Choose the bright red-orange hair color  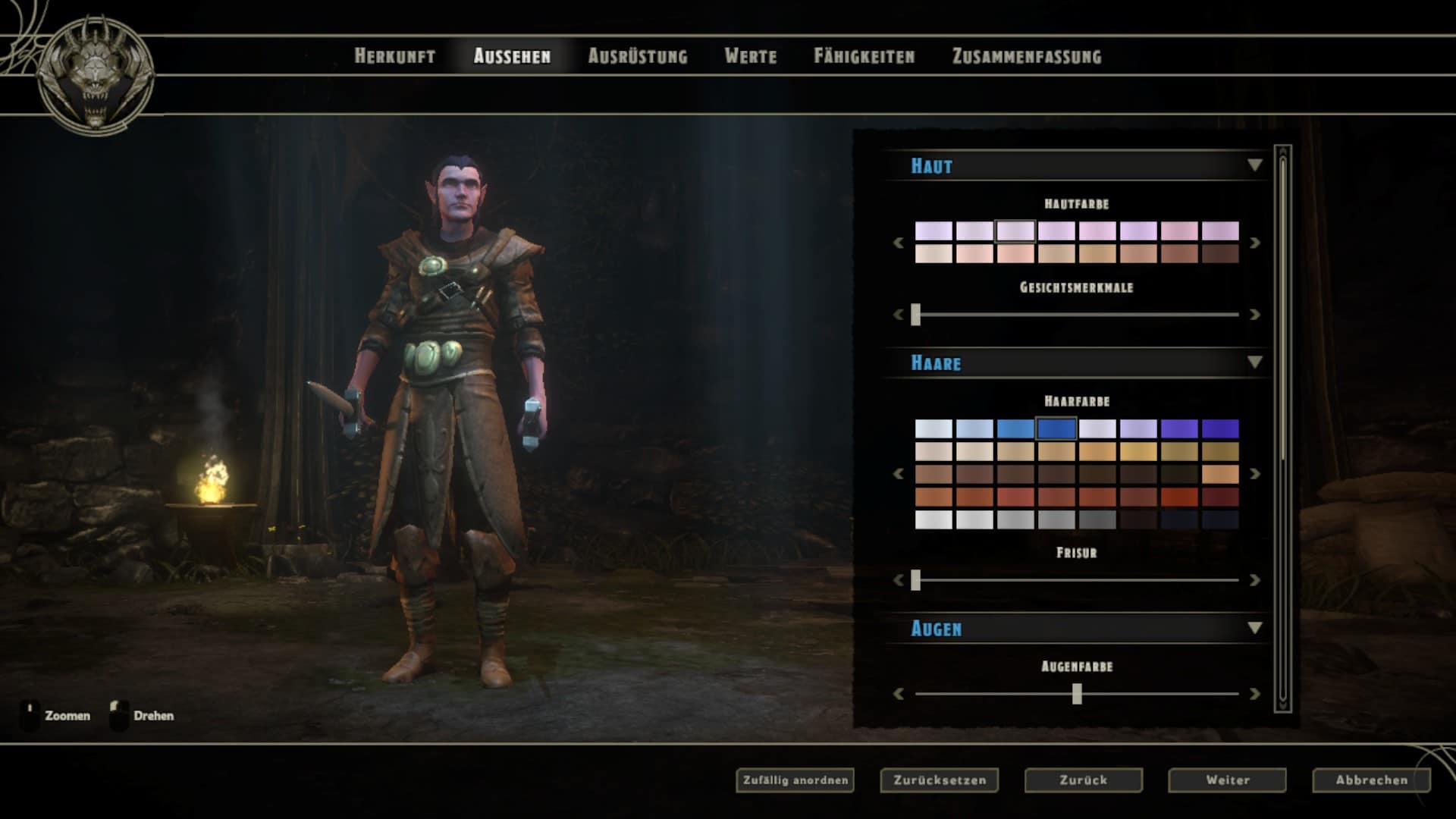pos(1179,497)
